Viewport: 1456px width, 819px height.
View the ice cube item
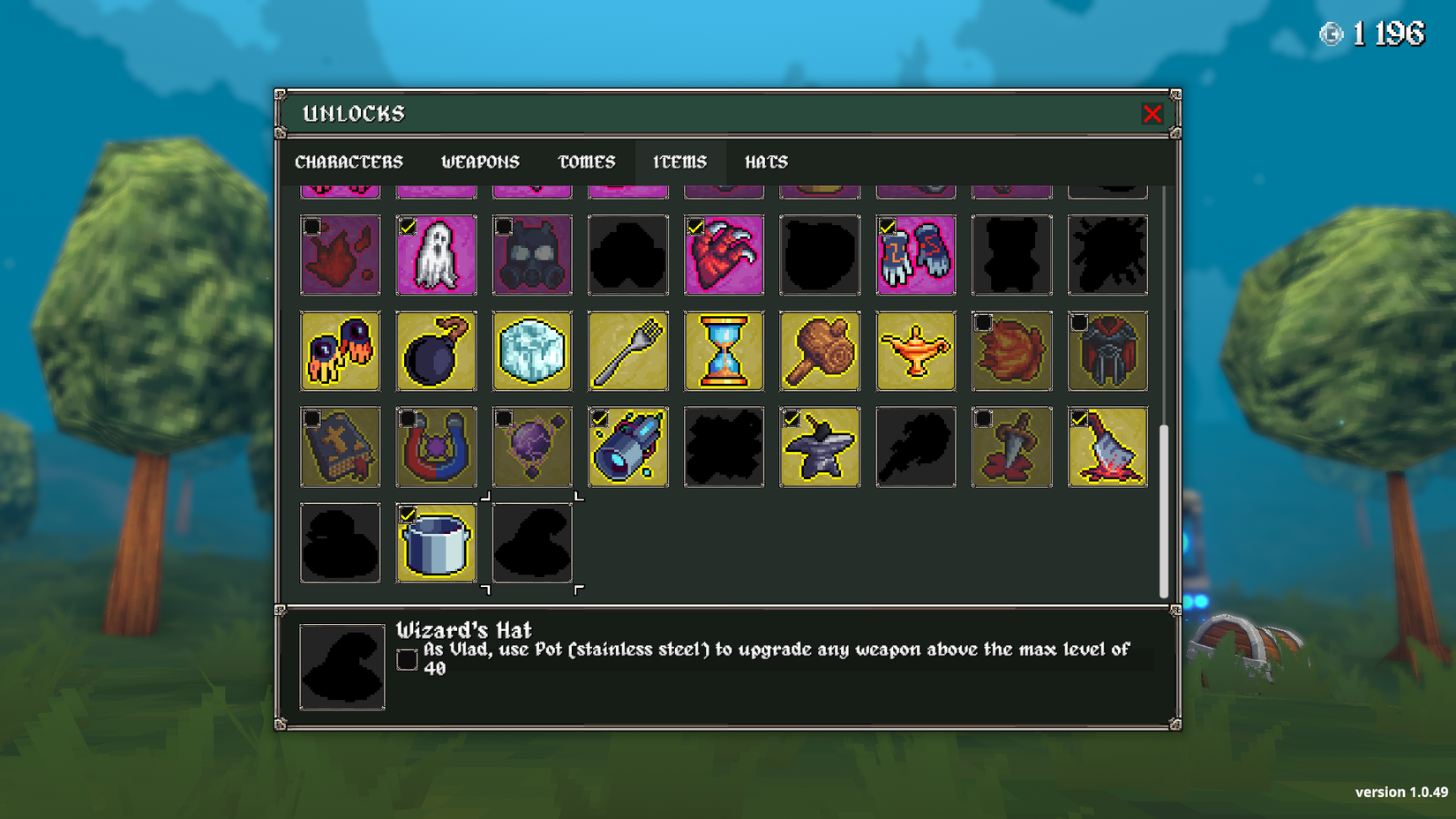(532, 350)
